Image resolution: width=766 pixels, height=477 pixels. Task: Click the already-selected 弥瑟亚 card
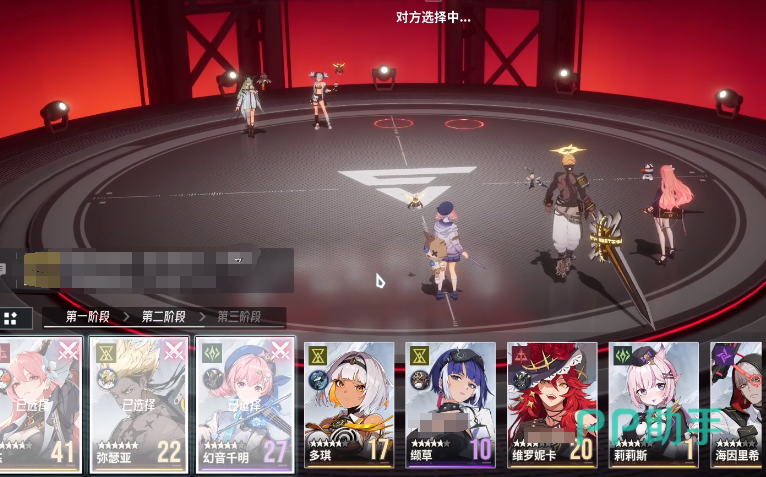pos(138,404)
